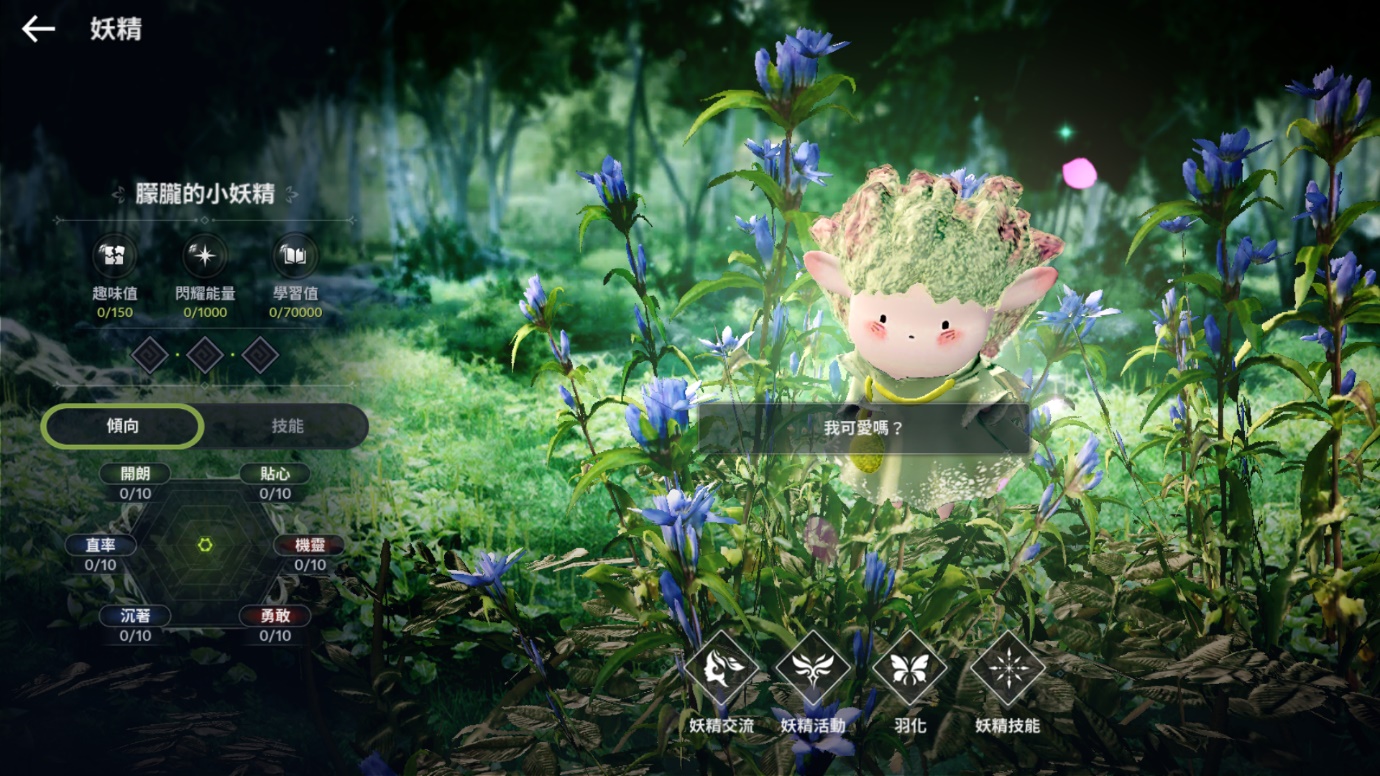Switch to the 技能 tab
This screenshot has height=776, width=1380.
pos(287,427)
